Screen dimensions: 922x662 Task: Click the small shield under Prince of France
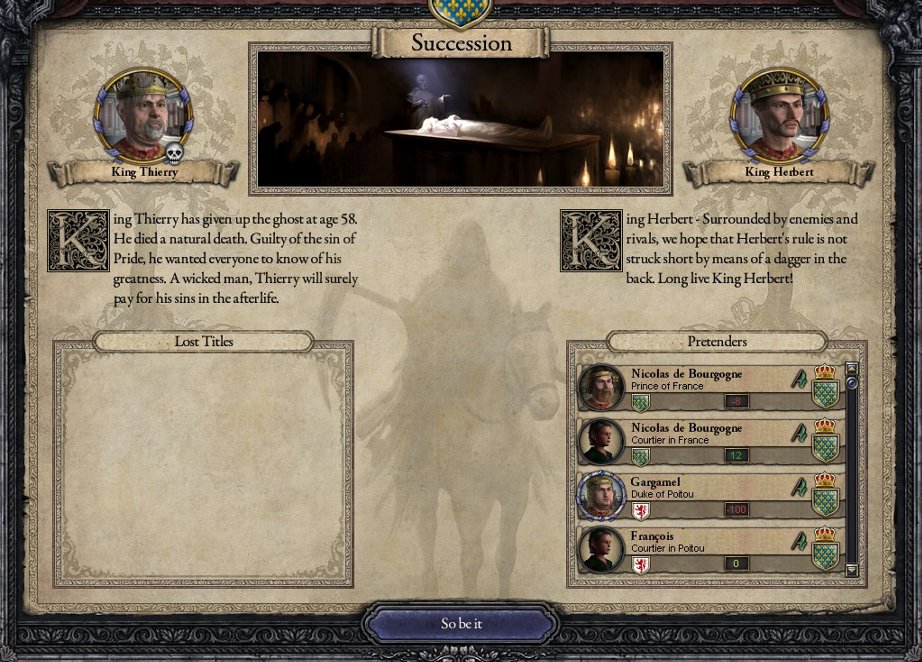641,402
